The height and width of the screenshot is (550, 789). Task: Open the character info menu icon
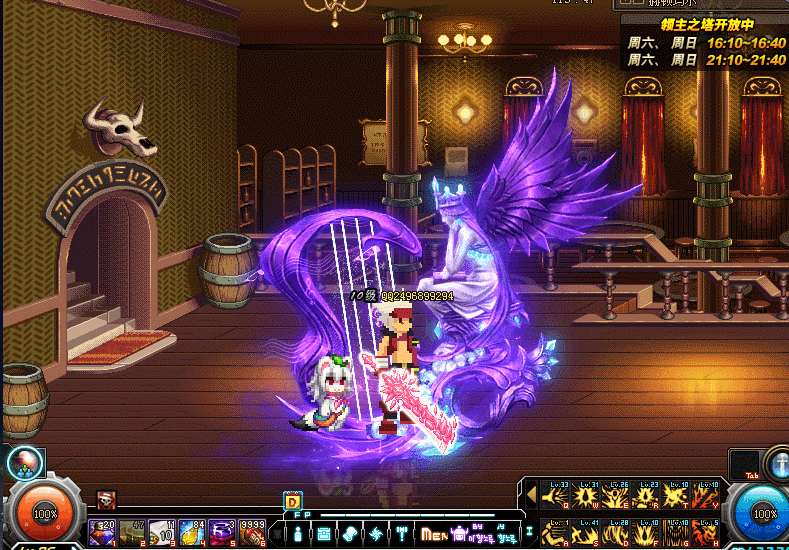point(298,533)
